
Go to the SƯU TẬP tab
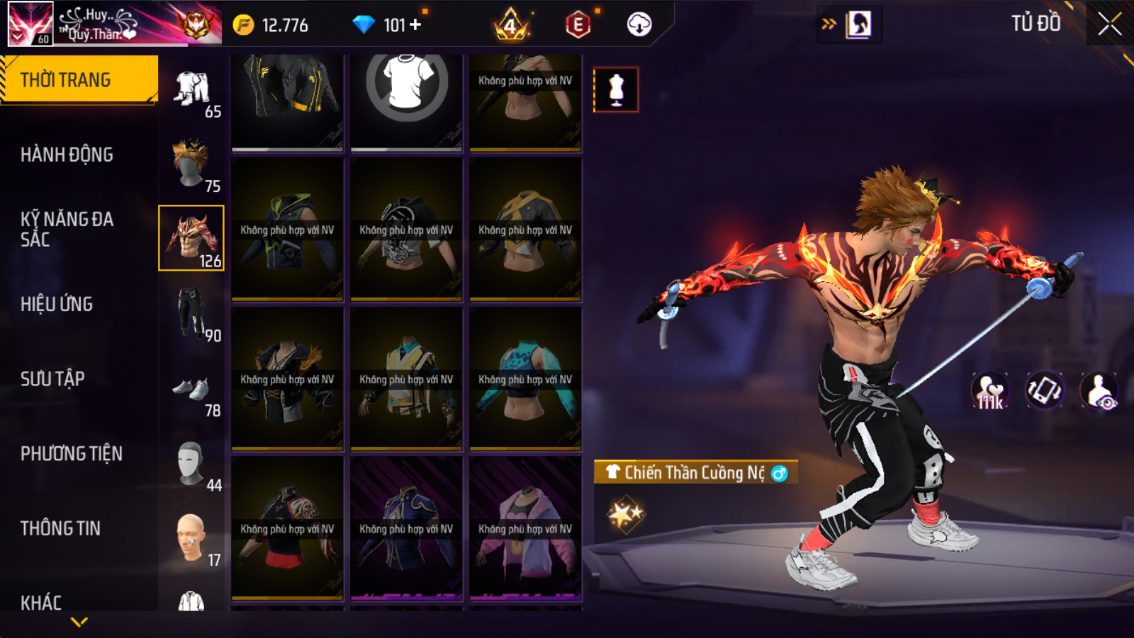tap(52, 379)
